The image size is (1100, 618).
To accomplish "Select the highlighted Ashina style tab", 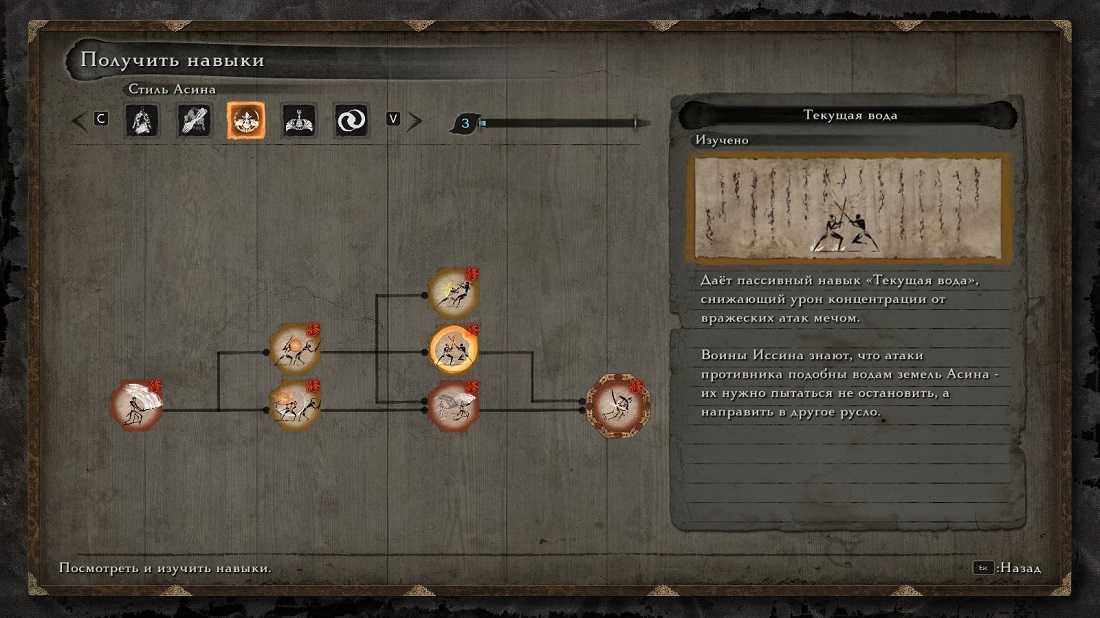I will [x=245, y=121].
